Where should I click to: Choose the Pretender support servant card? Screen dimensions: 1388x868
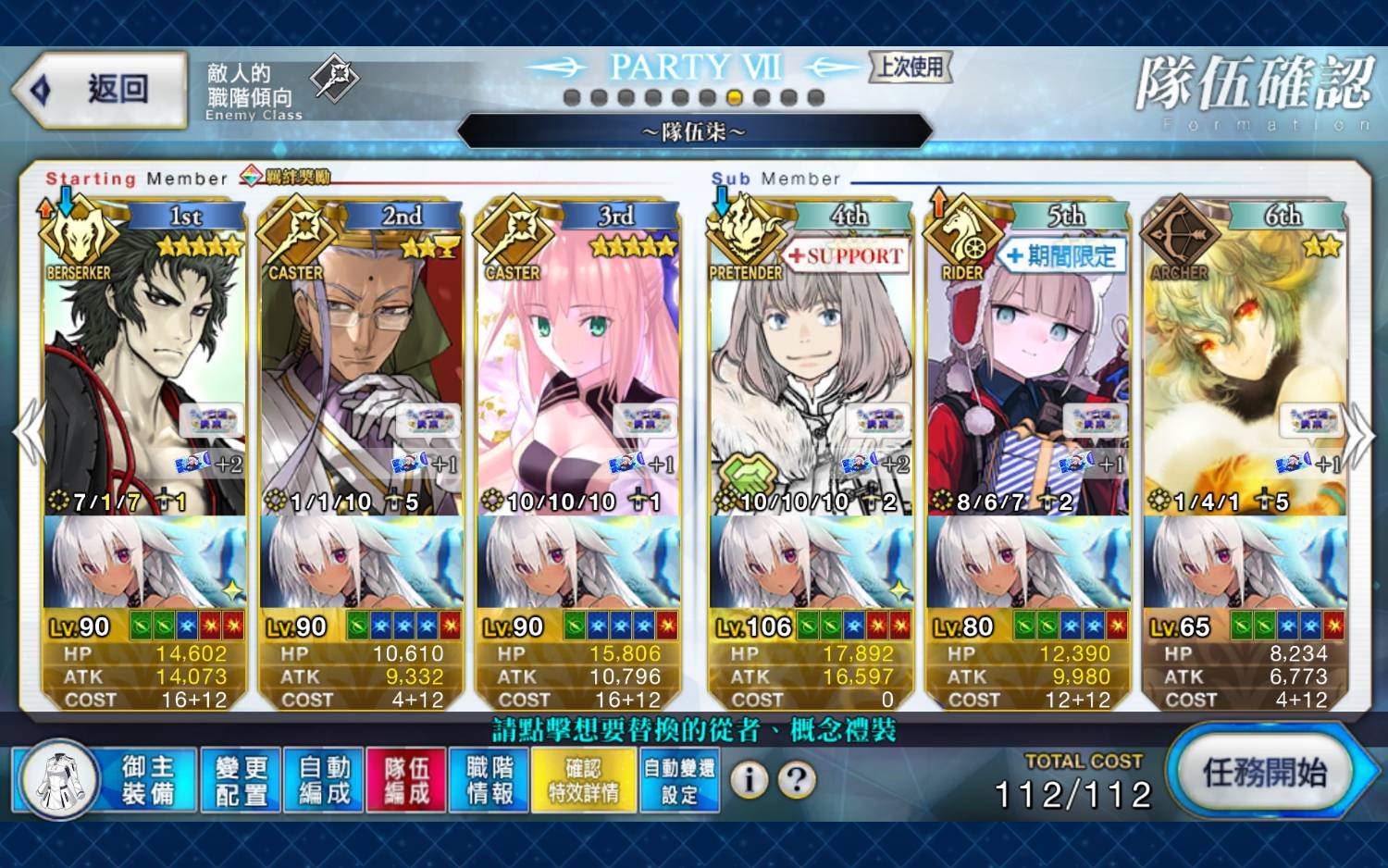pos(811,370)
